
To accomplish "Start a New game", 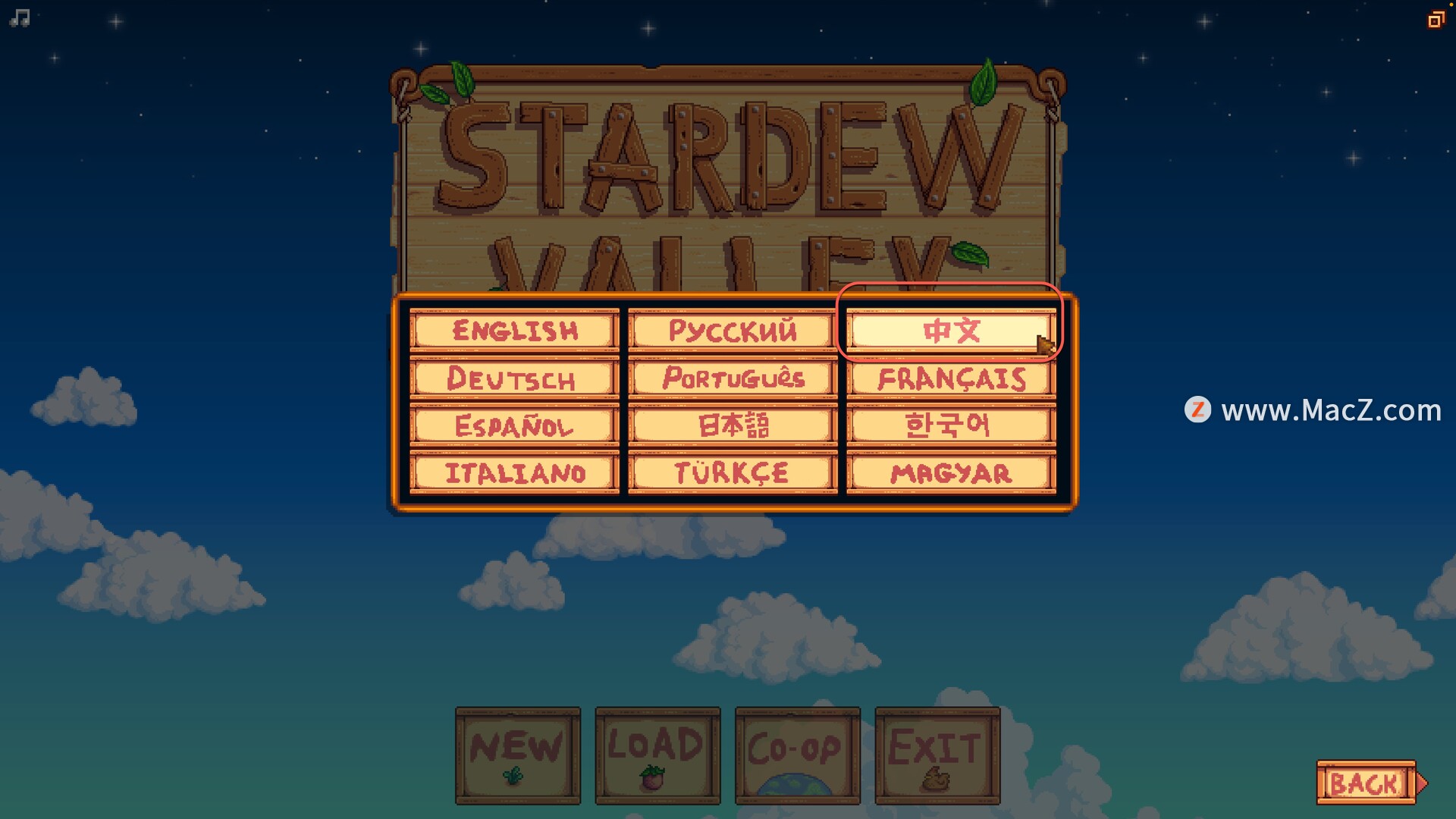I will coord(518,755).
